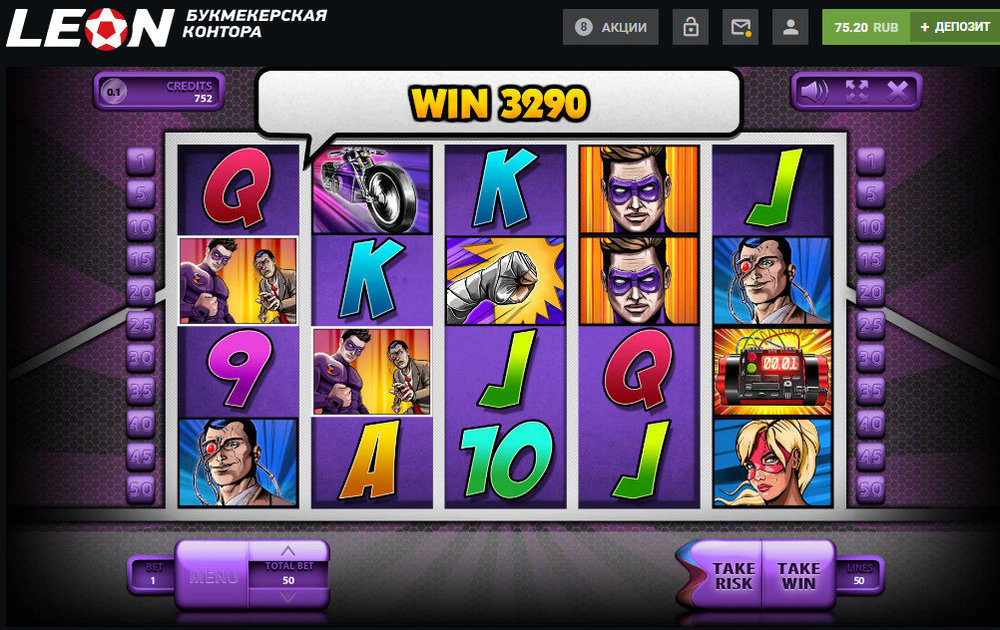Open the envelope messages icon
The height and width of the screenshot is (630, 1000).
click(x=740, y=27)
